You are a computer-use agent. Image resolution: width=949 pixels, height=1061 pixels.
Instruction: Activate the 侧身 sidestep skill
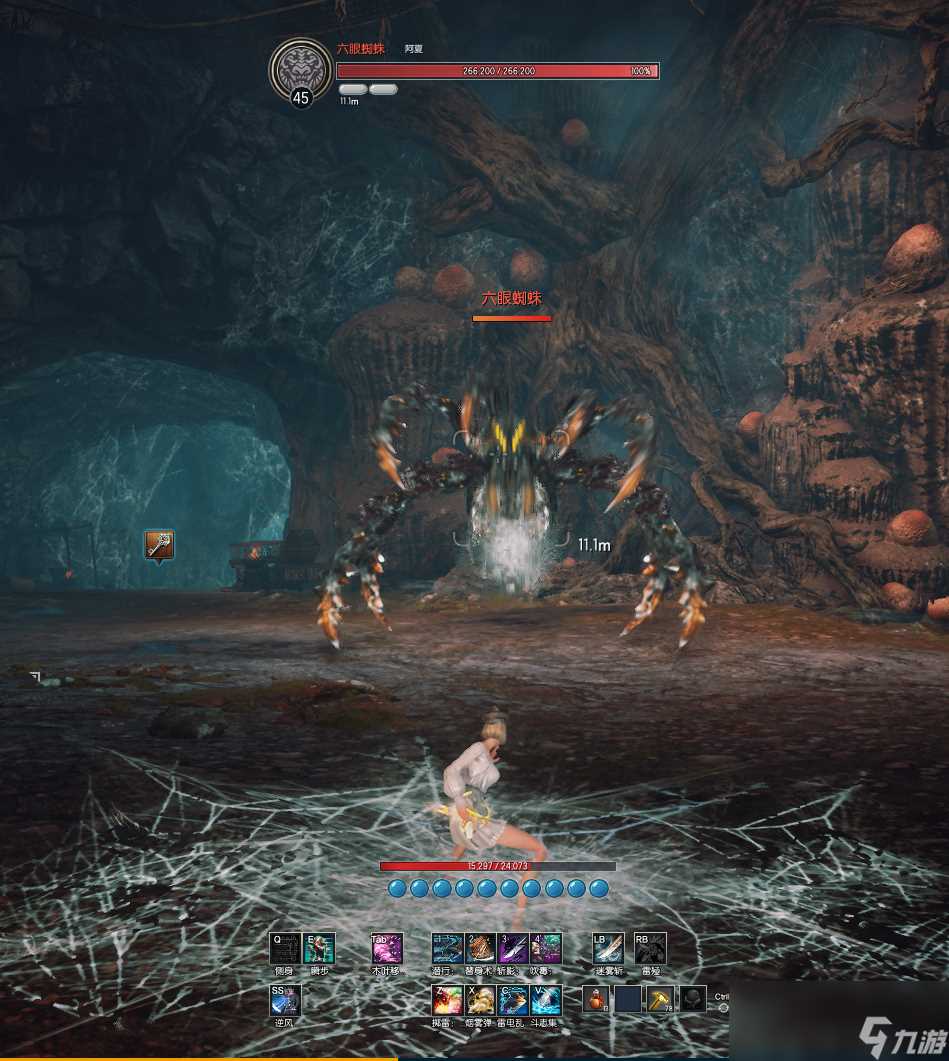(285, 948)
